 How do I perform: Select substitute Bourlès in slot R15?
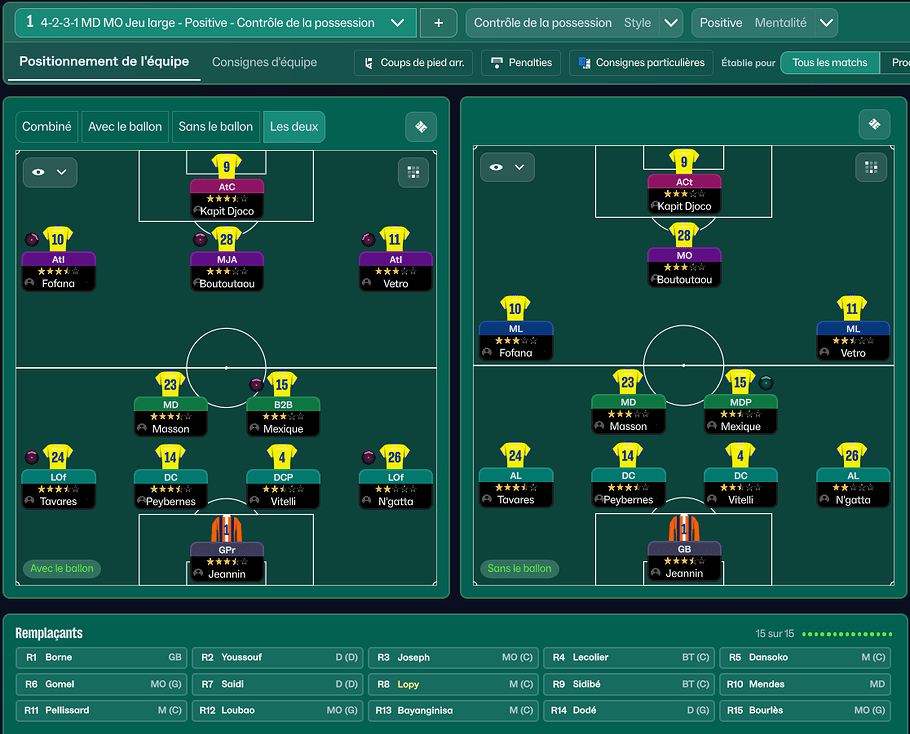[804, 711]
